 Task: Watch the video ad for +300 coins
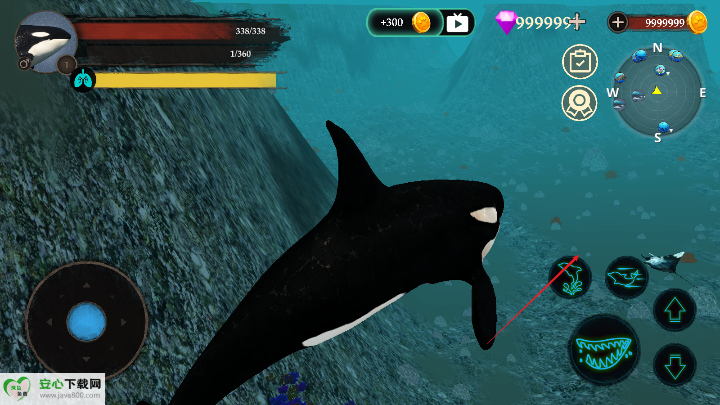click(x=457, y=22)
